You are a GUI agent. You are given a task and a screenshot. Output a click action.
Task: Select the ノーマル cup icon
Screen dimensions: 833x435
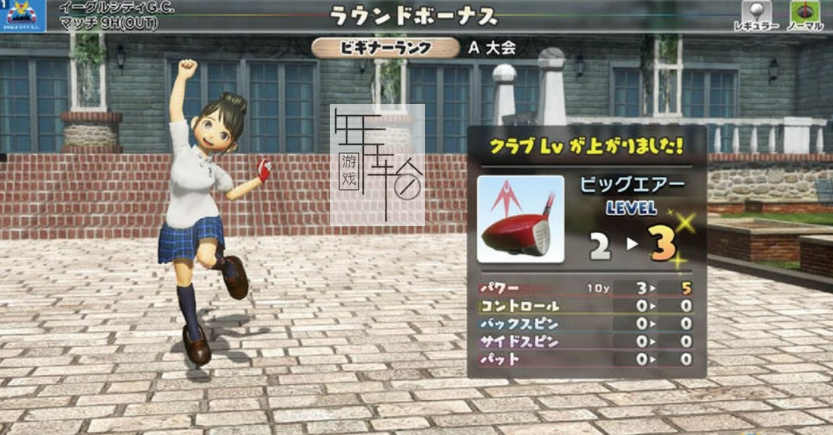(805, 10)
